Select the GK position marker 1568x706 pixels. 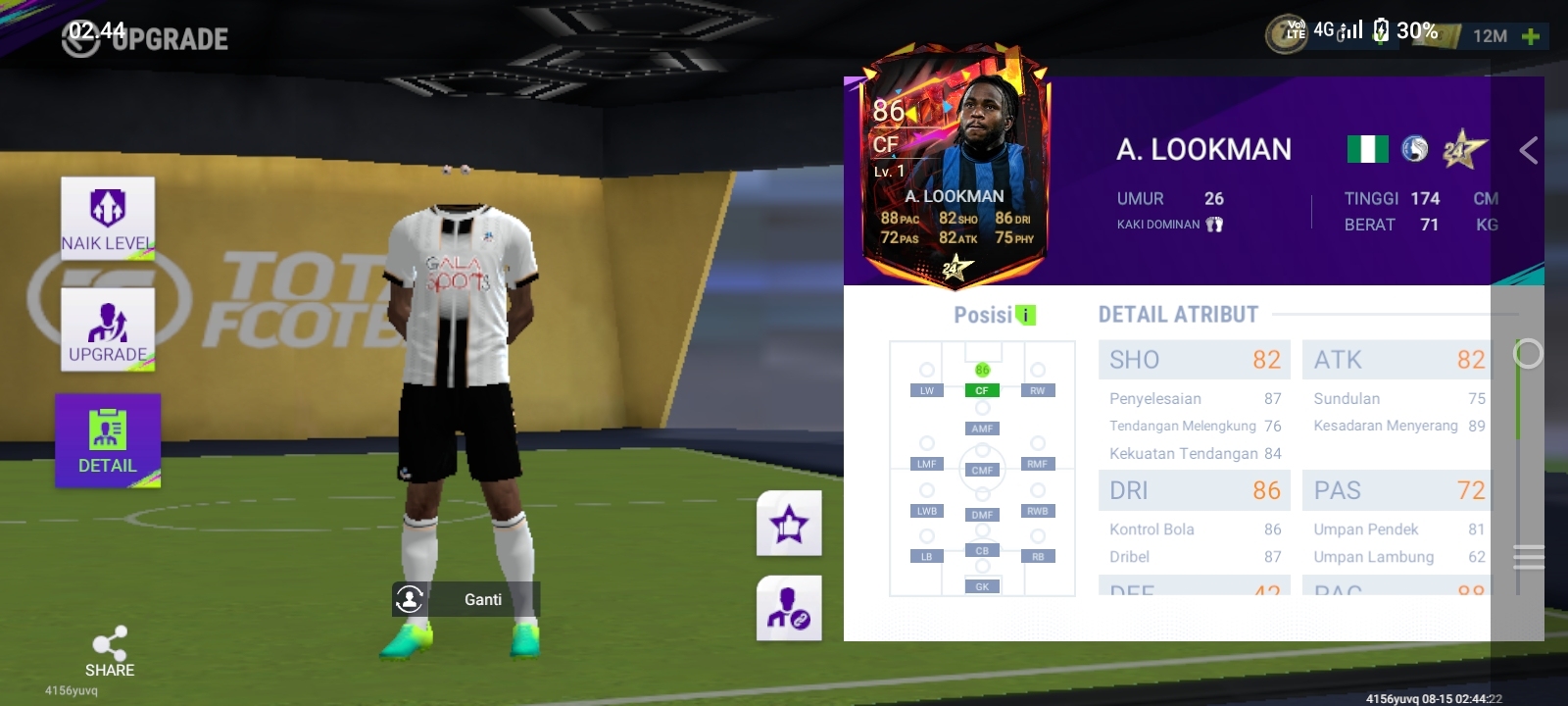[x=982, y=586]
